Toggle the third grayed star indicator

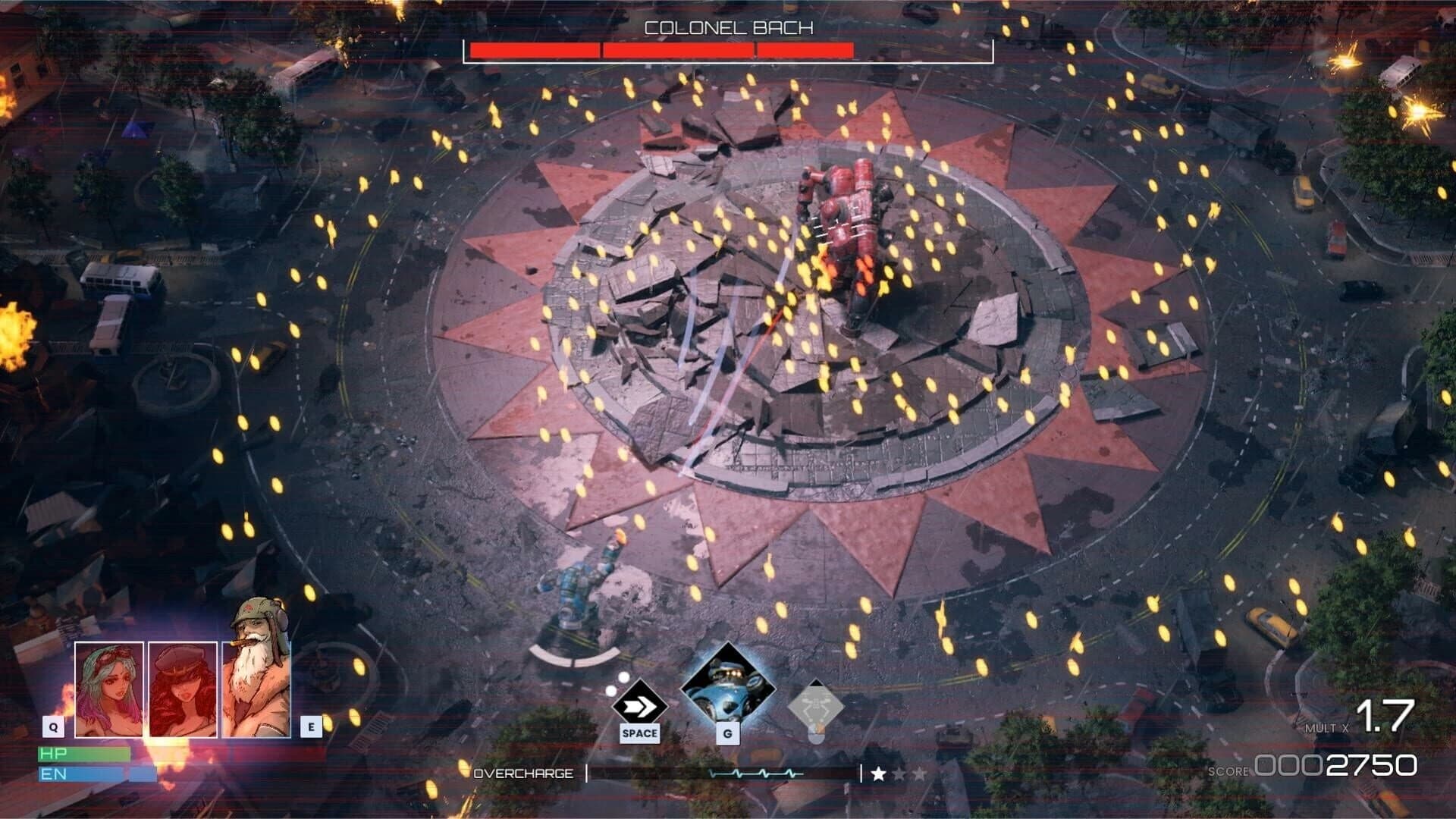click(920, 774)
